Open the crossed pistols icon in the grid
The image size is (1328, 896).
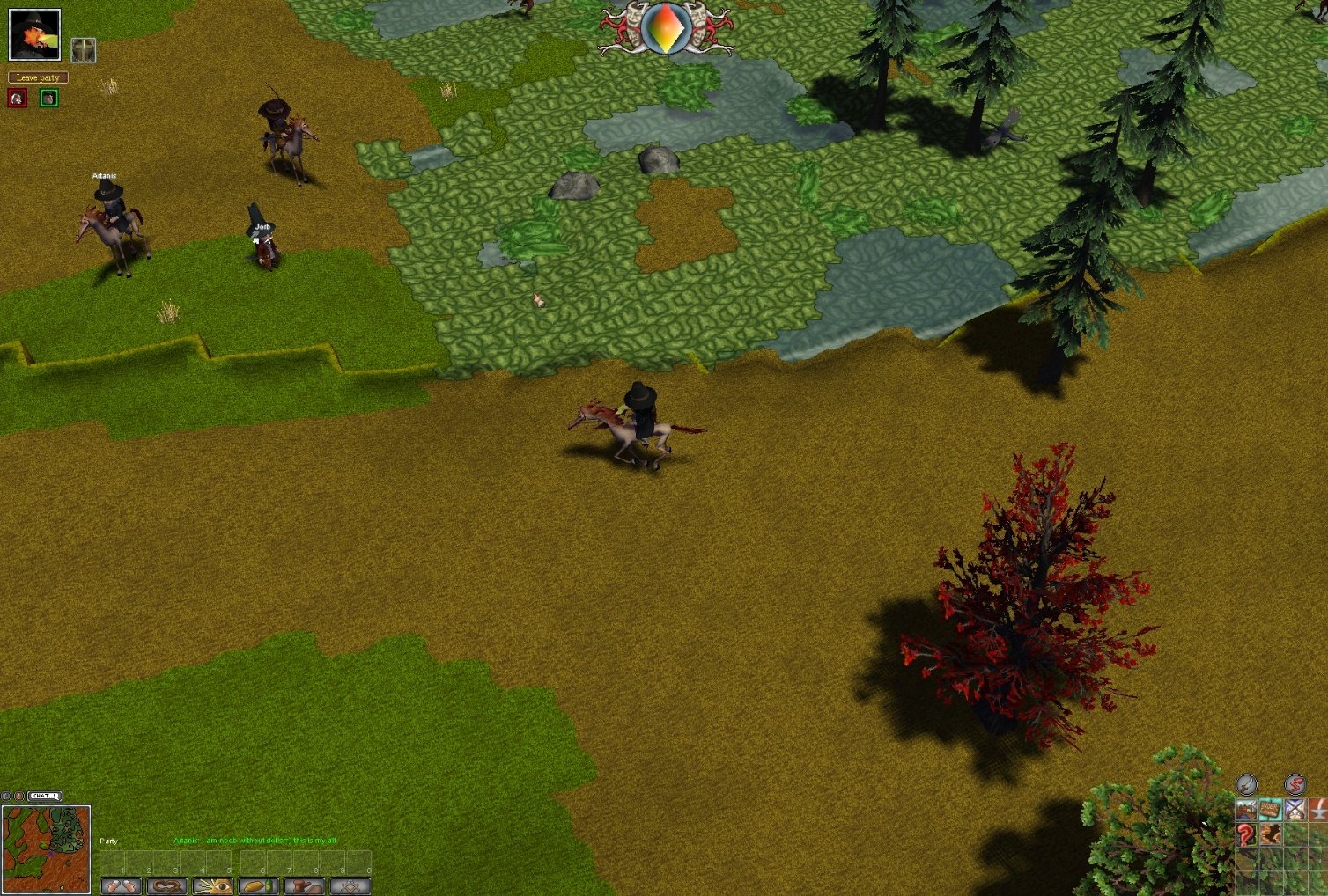(1296, 810)
